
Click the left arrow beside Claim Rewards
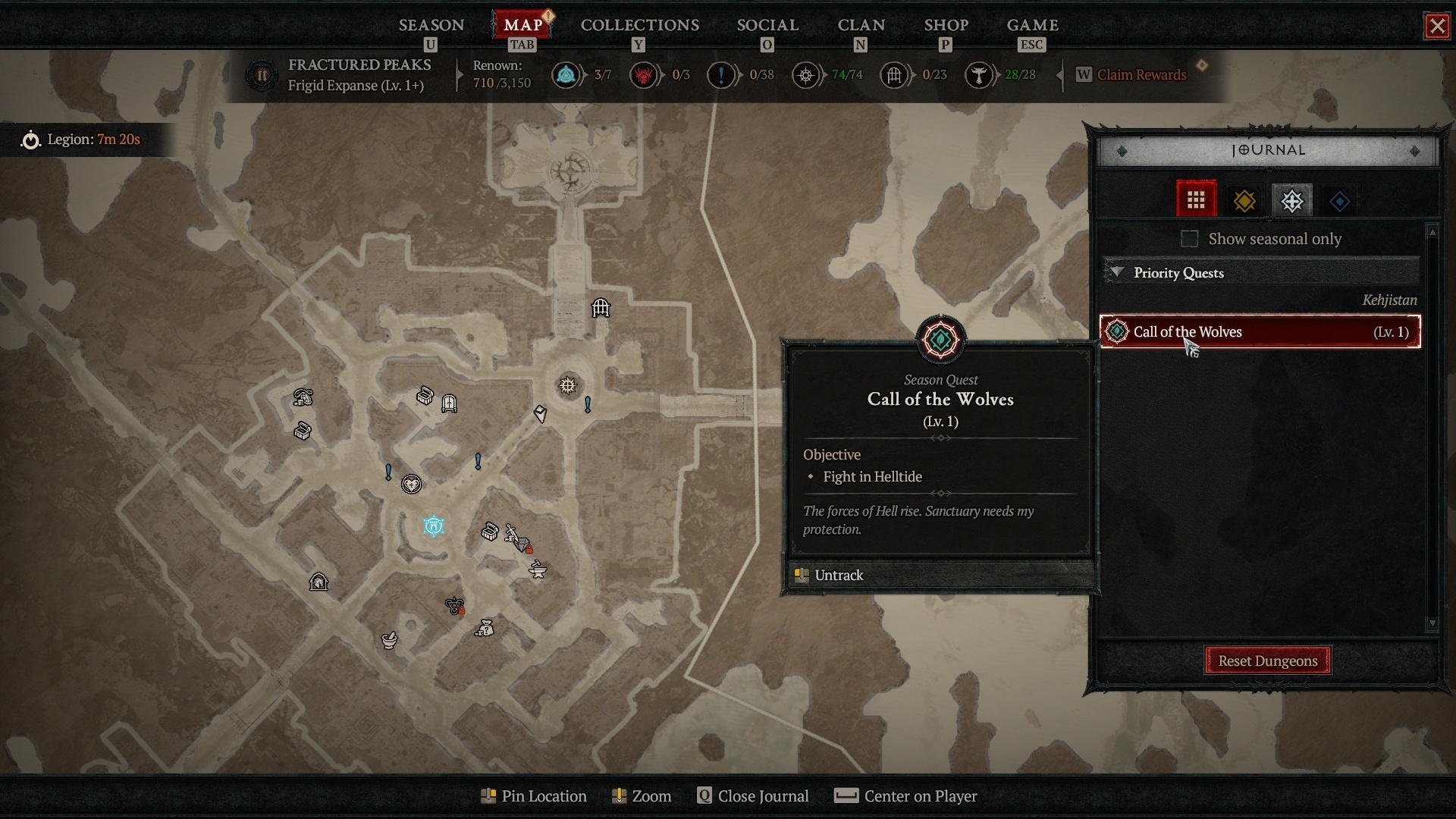(1060, 74)
